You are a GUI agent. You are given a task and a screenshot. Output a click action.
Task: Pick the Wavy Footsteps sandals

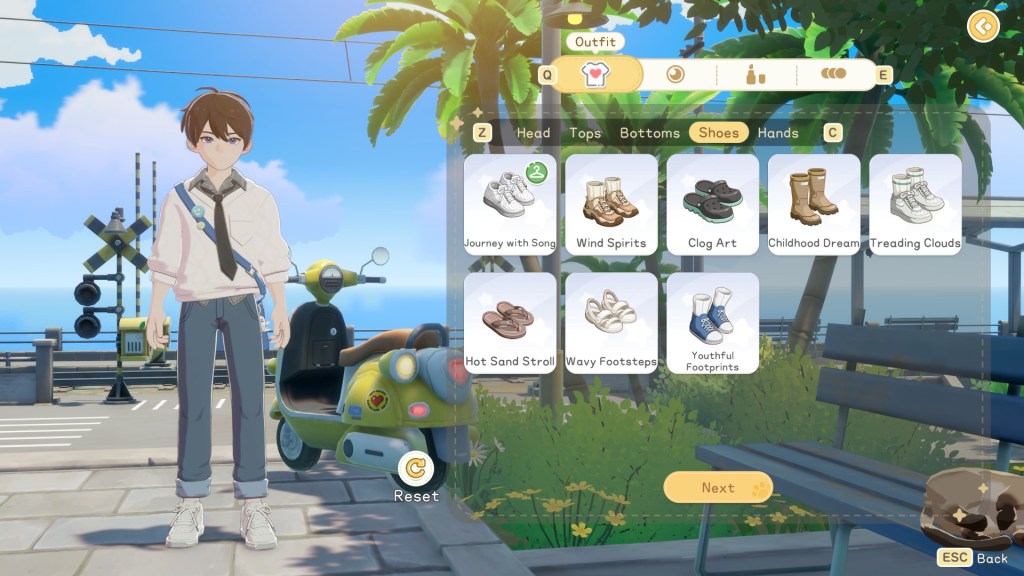coord(611,322)
